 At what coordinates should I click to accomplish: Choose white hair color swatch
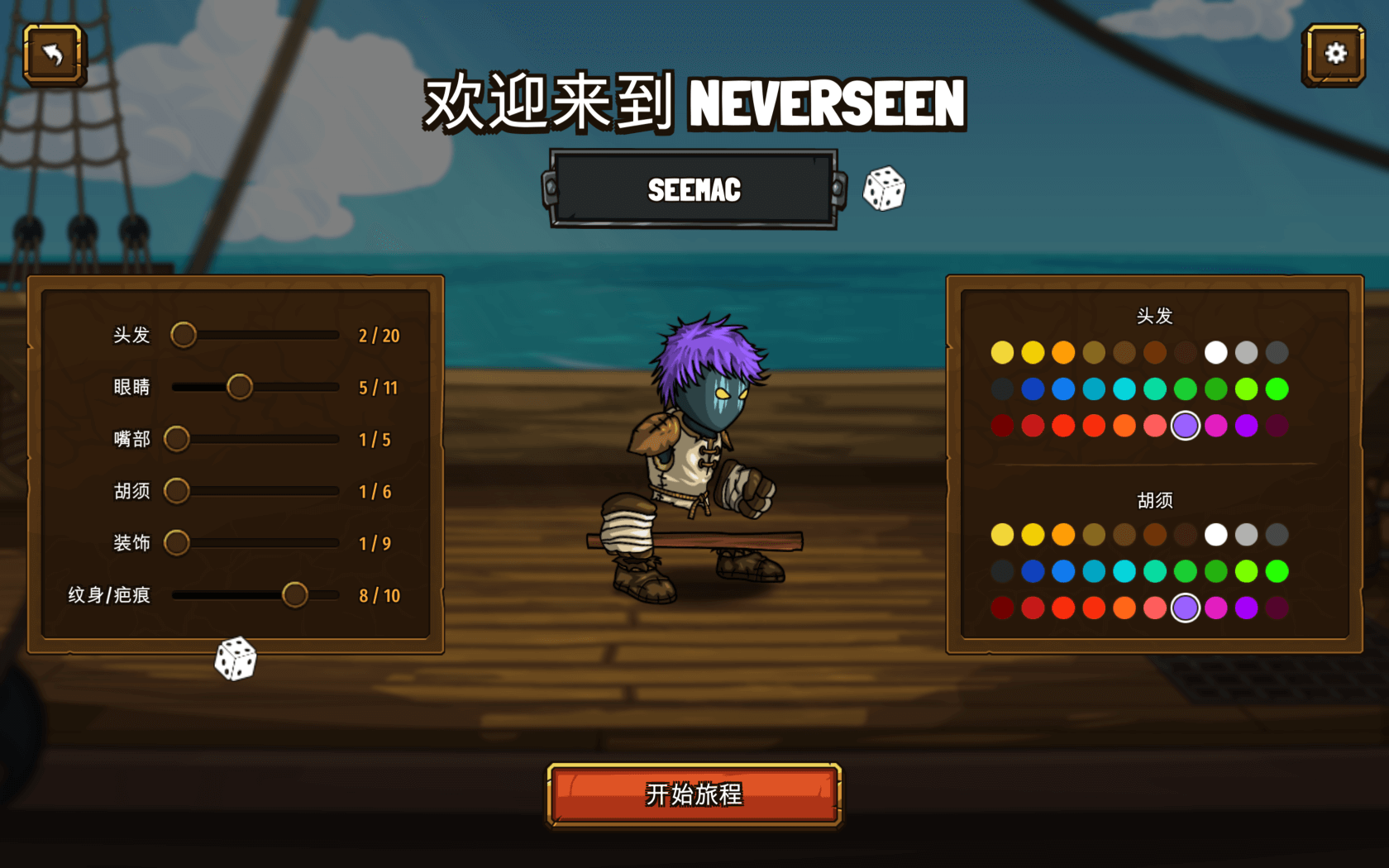click(x=1215, y=353)
